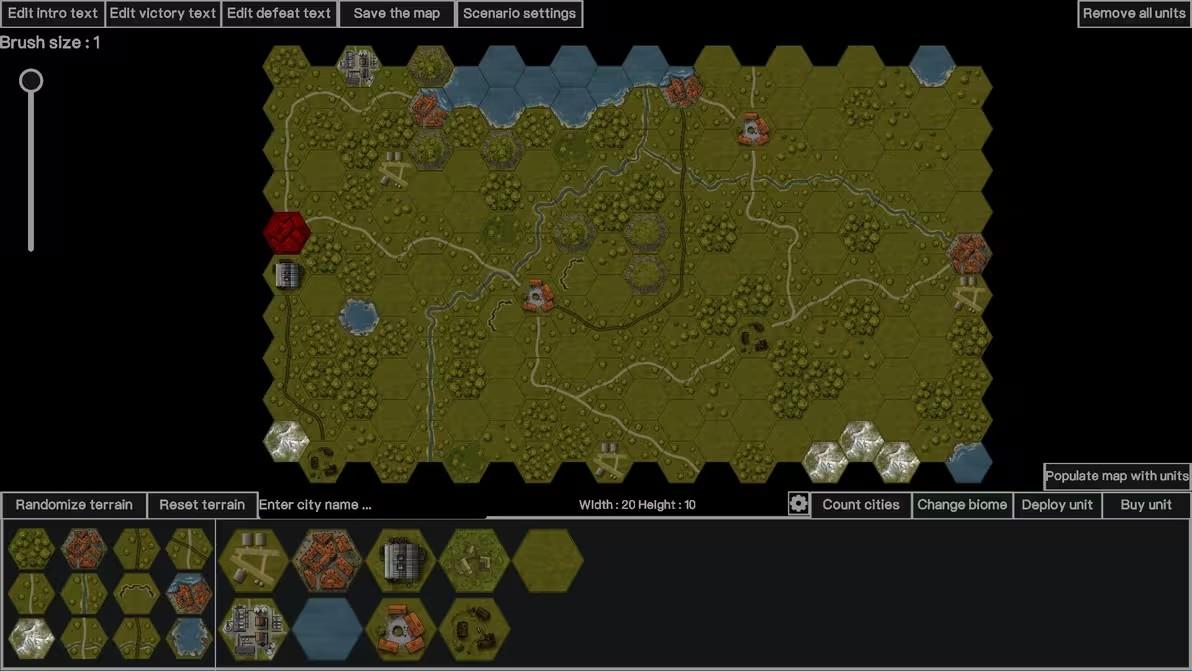Viewport: 1192px width, 671px height.
Task: Change the map biome
Action: coord(962,505)
